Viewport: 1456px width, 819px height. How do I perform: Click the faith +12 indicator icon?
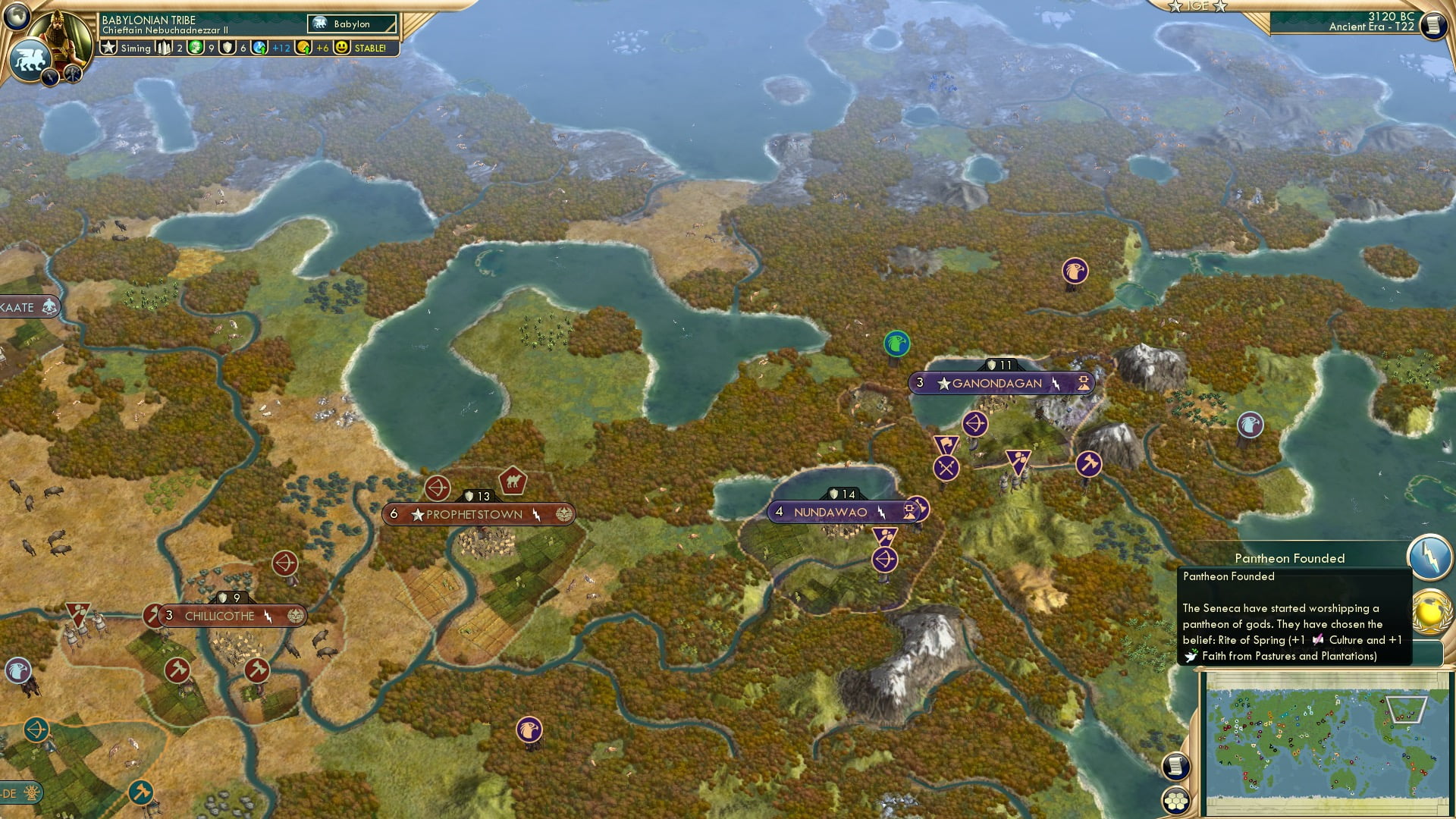point(260,48)
